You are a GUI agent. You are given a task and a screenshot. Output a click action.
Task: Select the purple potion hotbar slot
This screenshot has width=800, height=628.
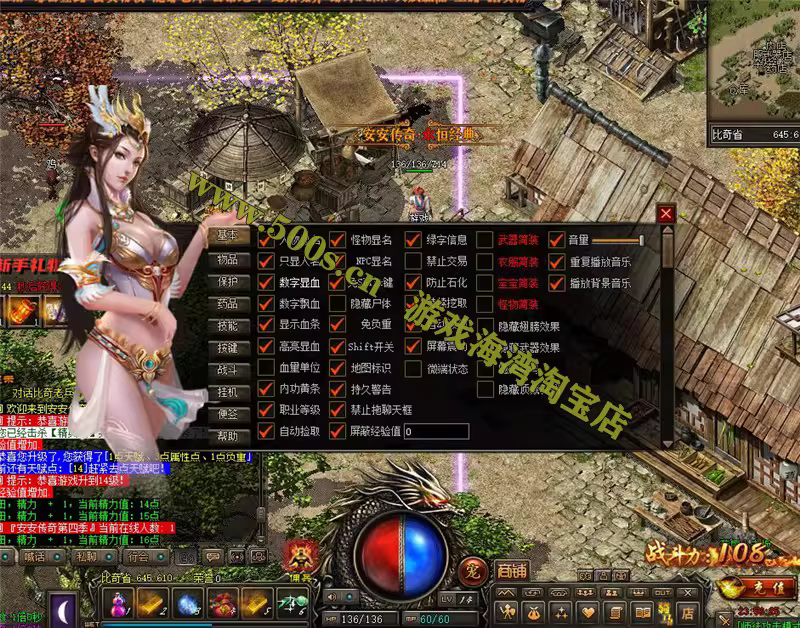[x=119, y=604]
